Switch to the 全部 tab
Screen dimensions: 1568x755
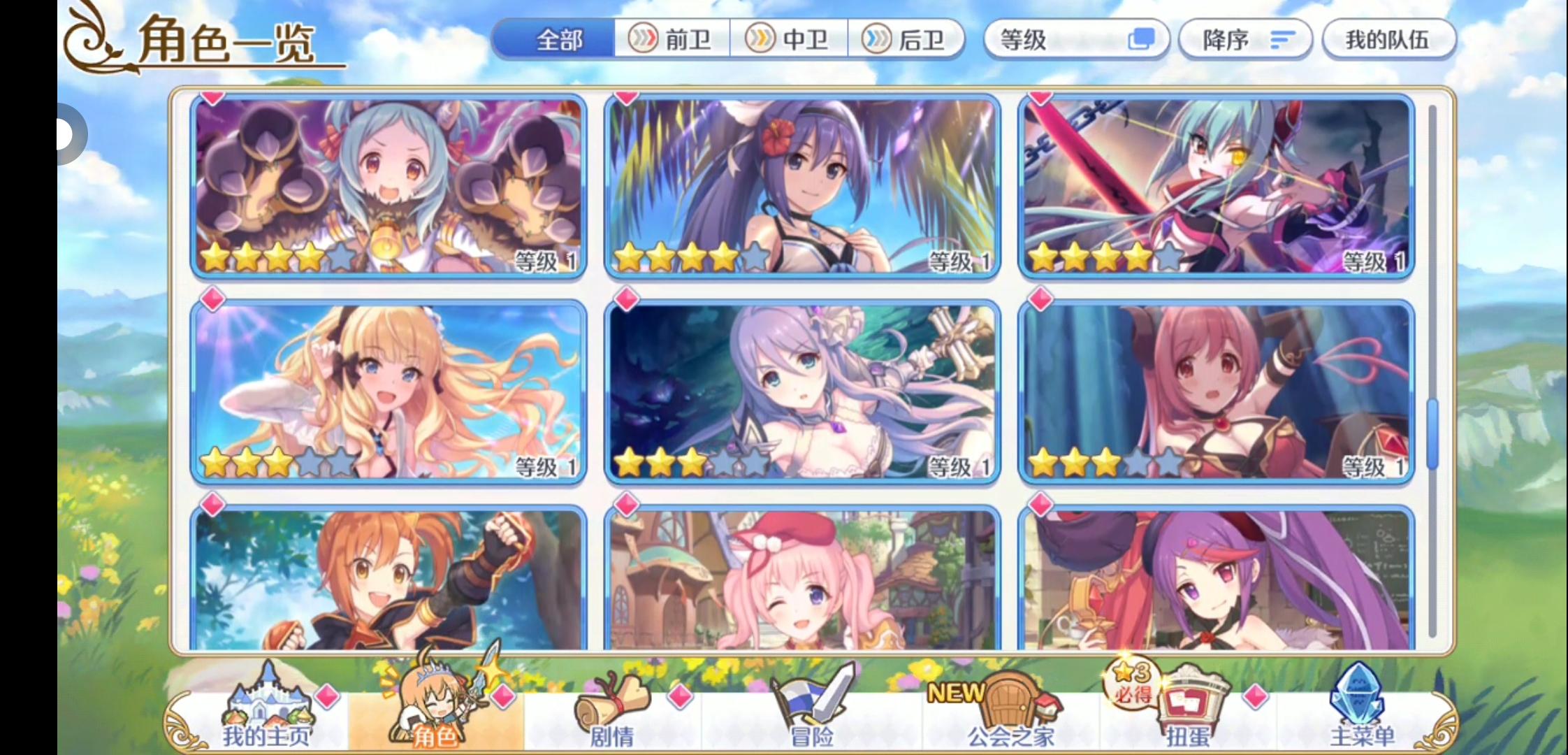pos(558,40)
